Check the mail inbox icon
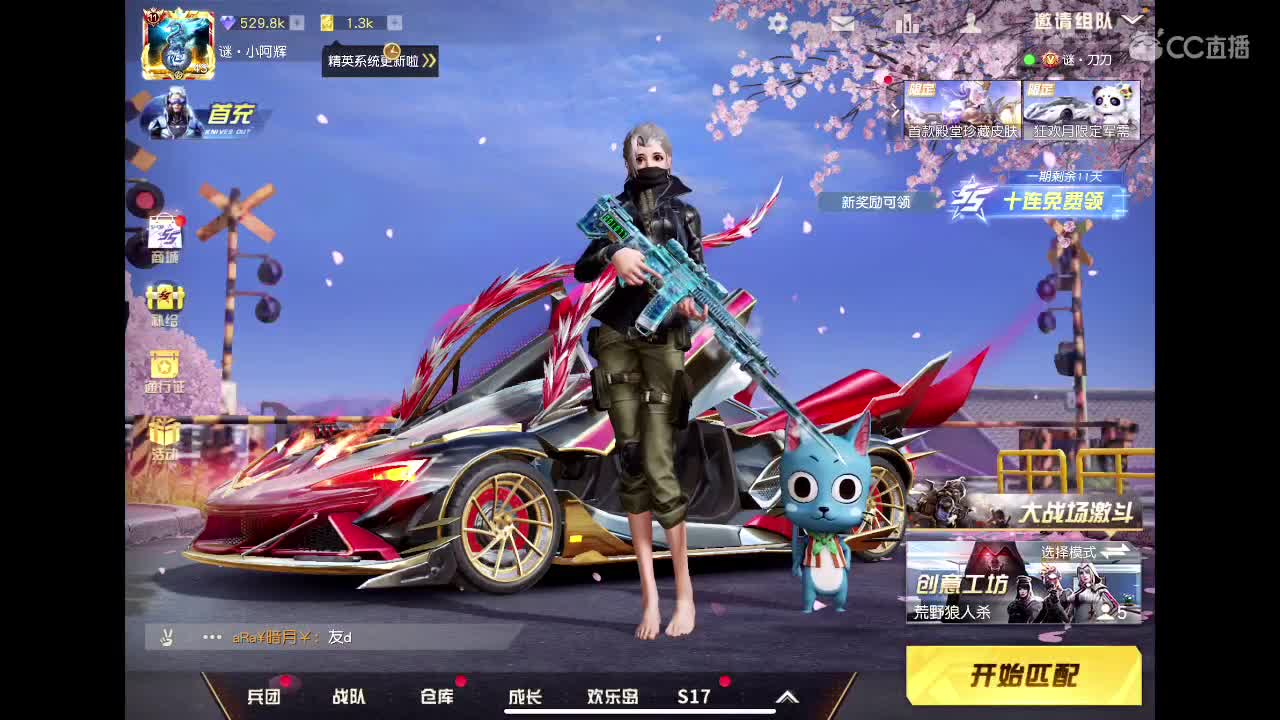Viewport: 1280px width, 720px height. [843, 22]
